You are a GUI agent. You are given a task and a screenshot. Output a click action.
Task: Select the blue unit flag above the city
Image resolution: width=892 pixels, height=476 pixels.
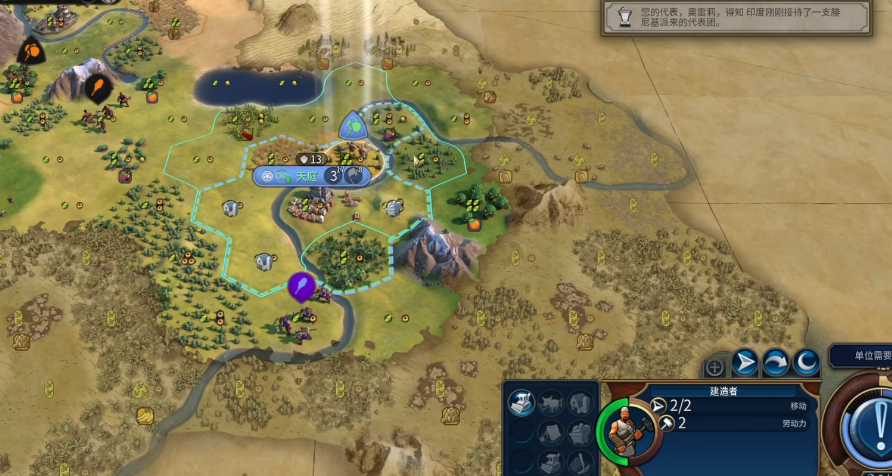point(354,126)
